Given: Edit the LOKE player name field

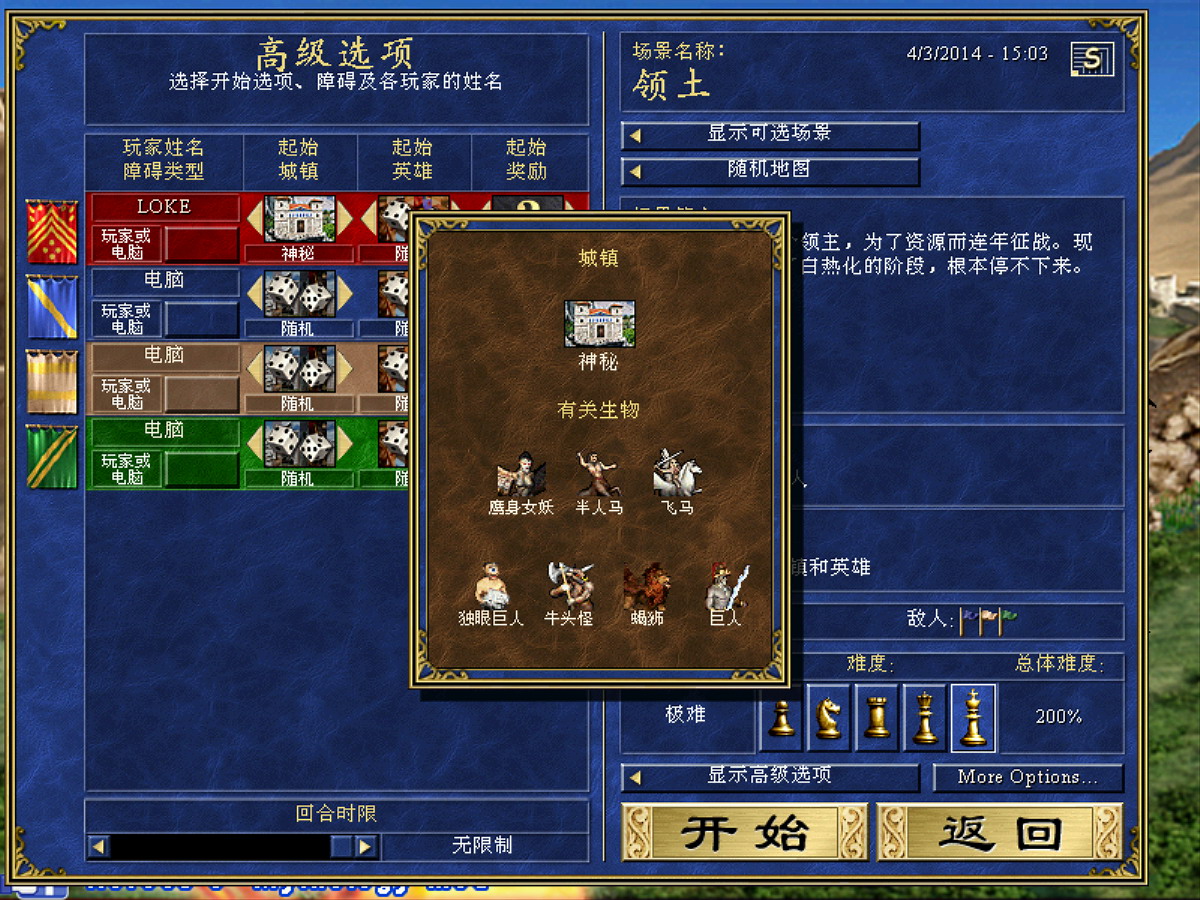Looking at the screenshot, I should point(164,207).
